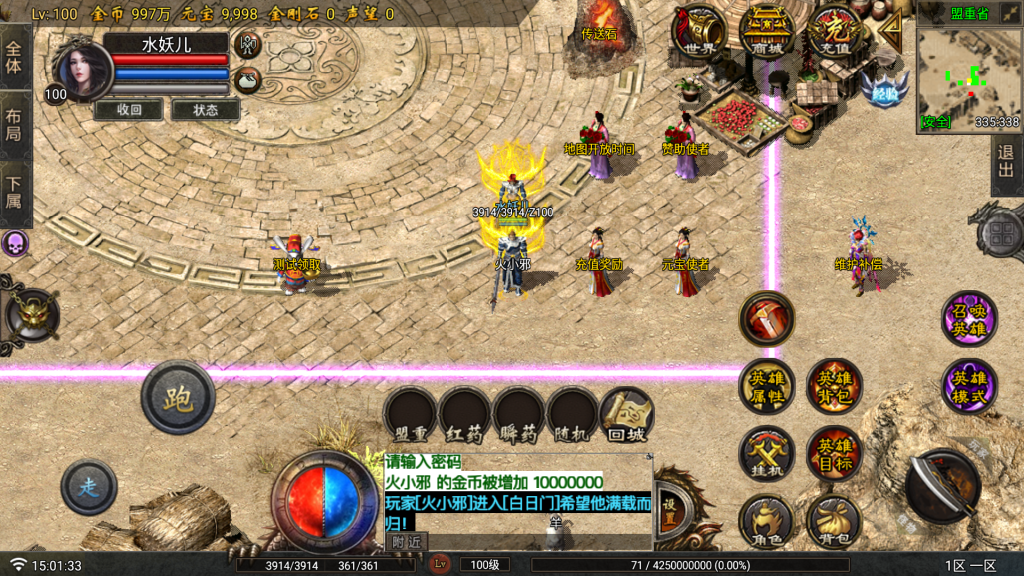The image size is (1024, 576).
Task: Use the 回城 return-to-town scroll
Action: click(627, 415)
